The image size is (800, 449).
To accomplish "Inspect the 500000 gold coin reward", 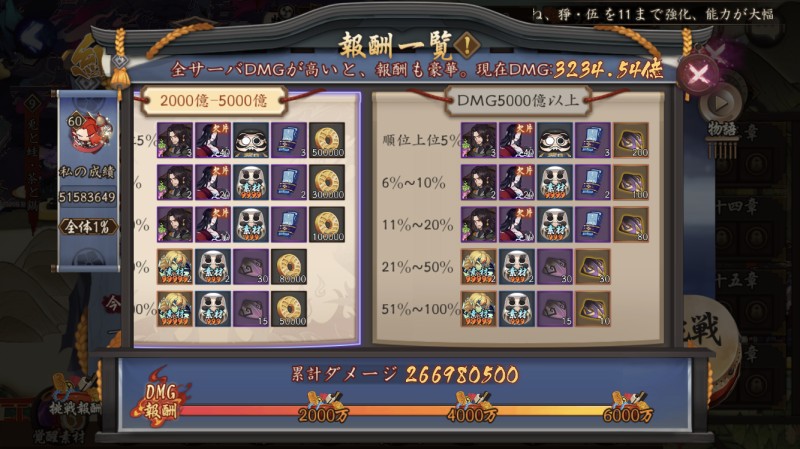I will (x=327, y=140).
